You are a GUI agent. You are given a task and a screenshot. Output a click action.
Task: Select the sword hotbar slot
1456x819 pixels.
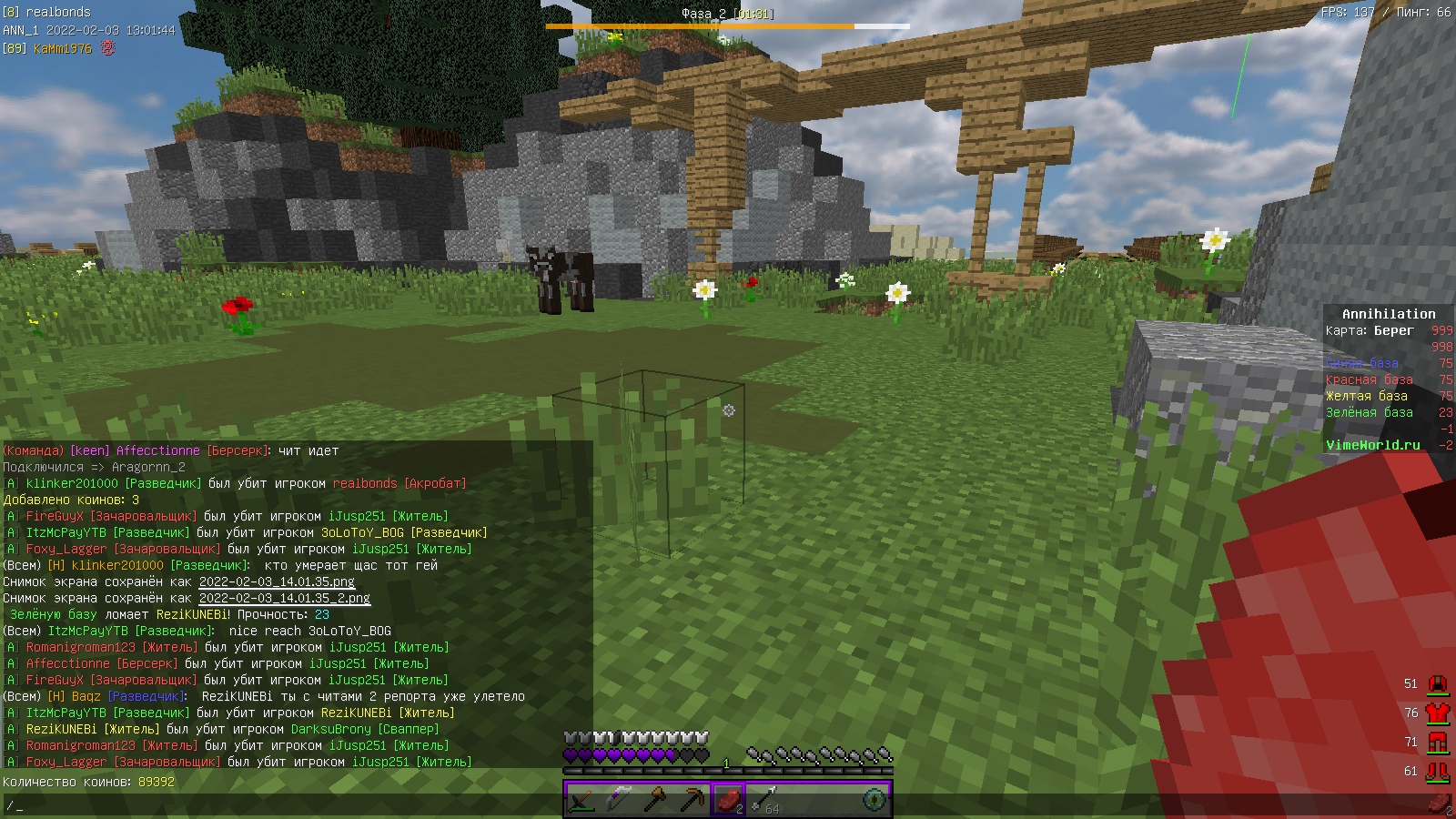581,800
